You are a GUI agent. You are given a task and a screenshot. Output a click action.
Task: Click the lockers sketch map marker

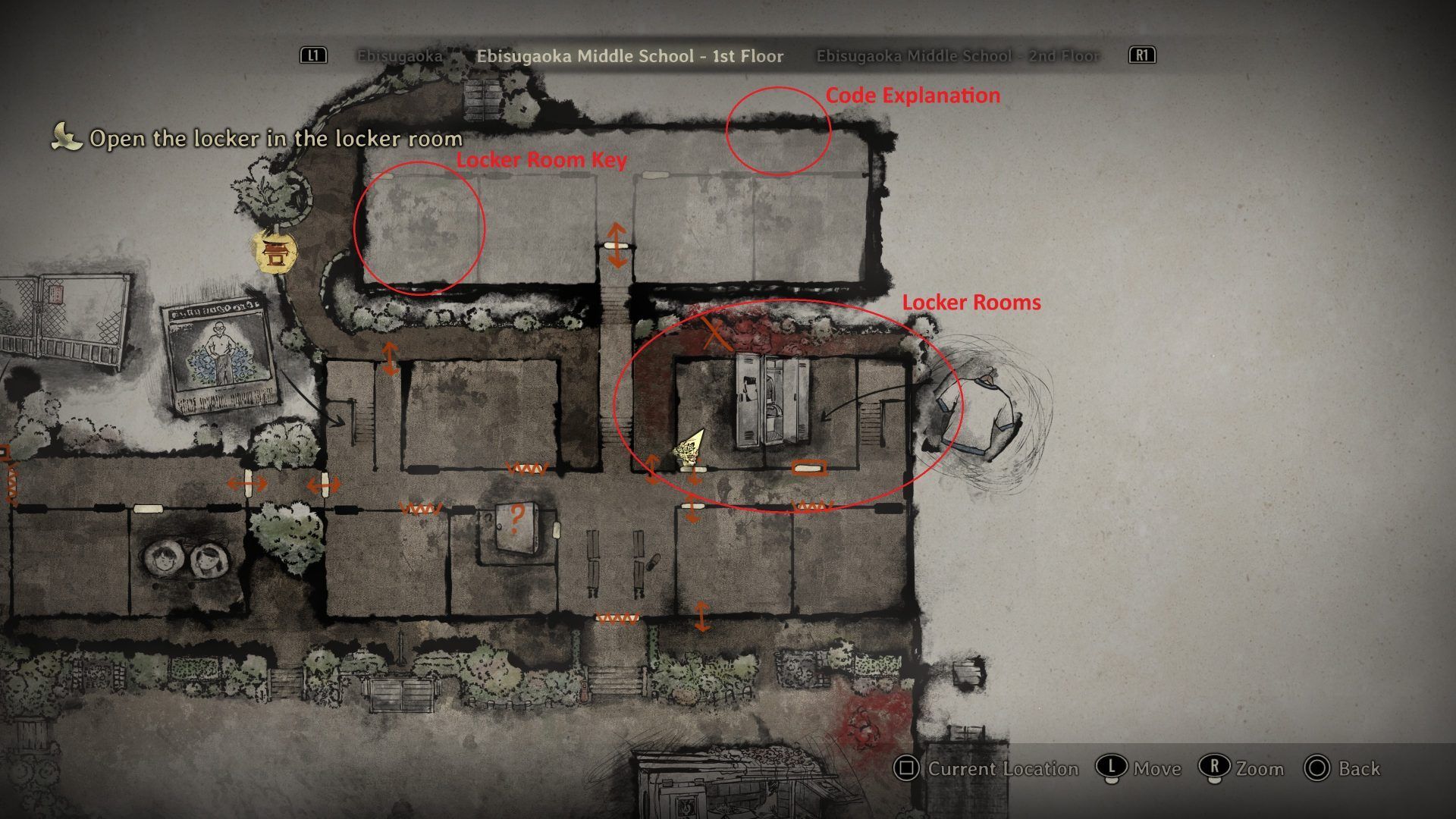coord(772,400)
